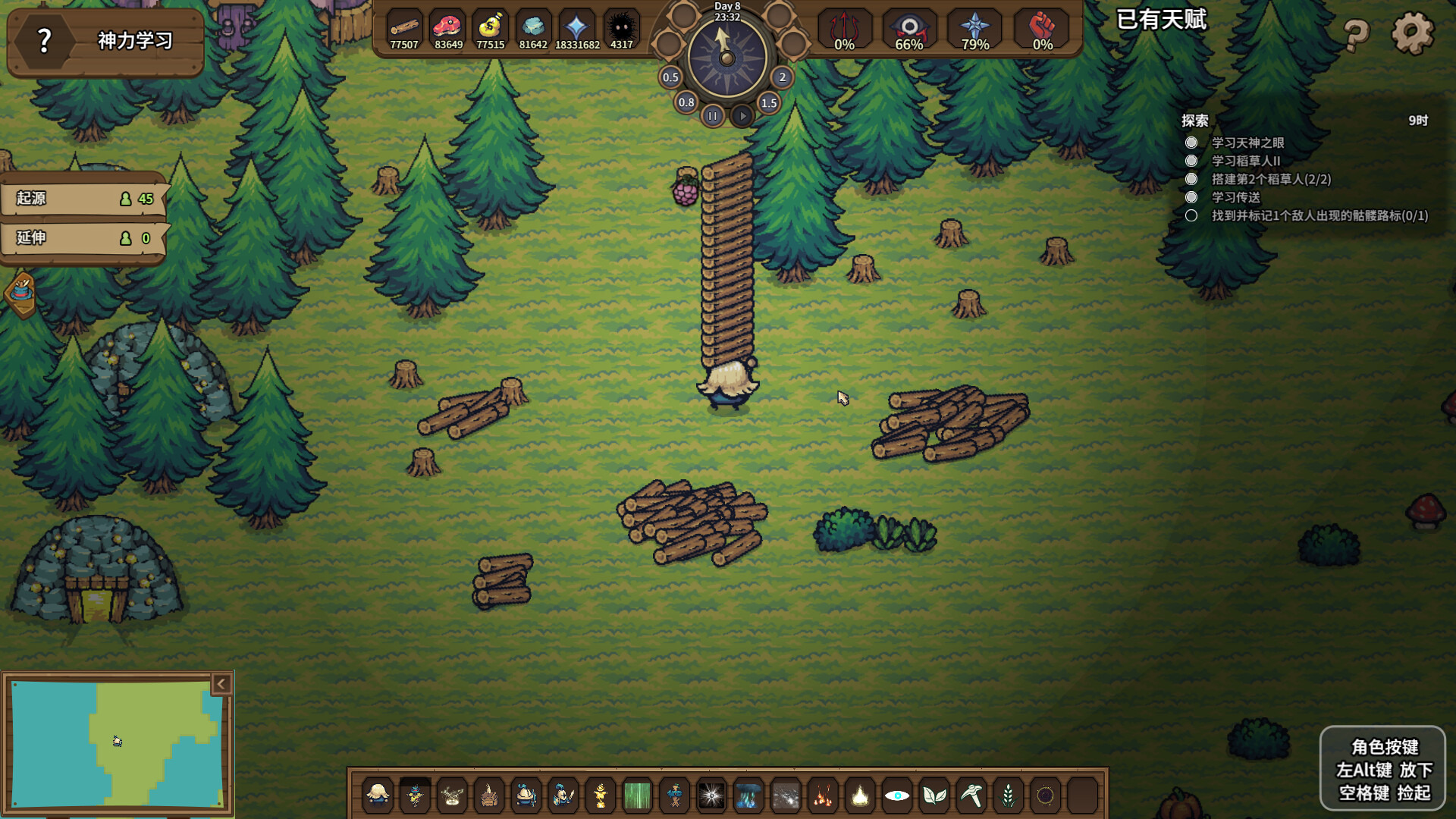Screen dimensions: 1456x819
Task: Activate the campfire flames hotbar ability
Action: click(x=823, y=795)
